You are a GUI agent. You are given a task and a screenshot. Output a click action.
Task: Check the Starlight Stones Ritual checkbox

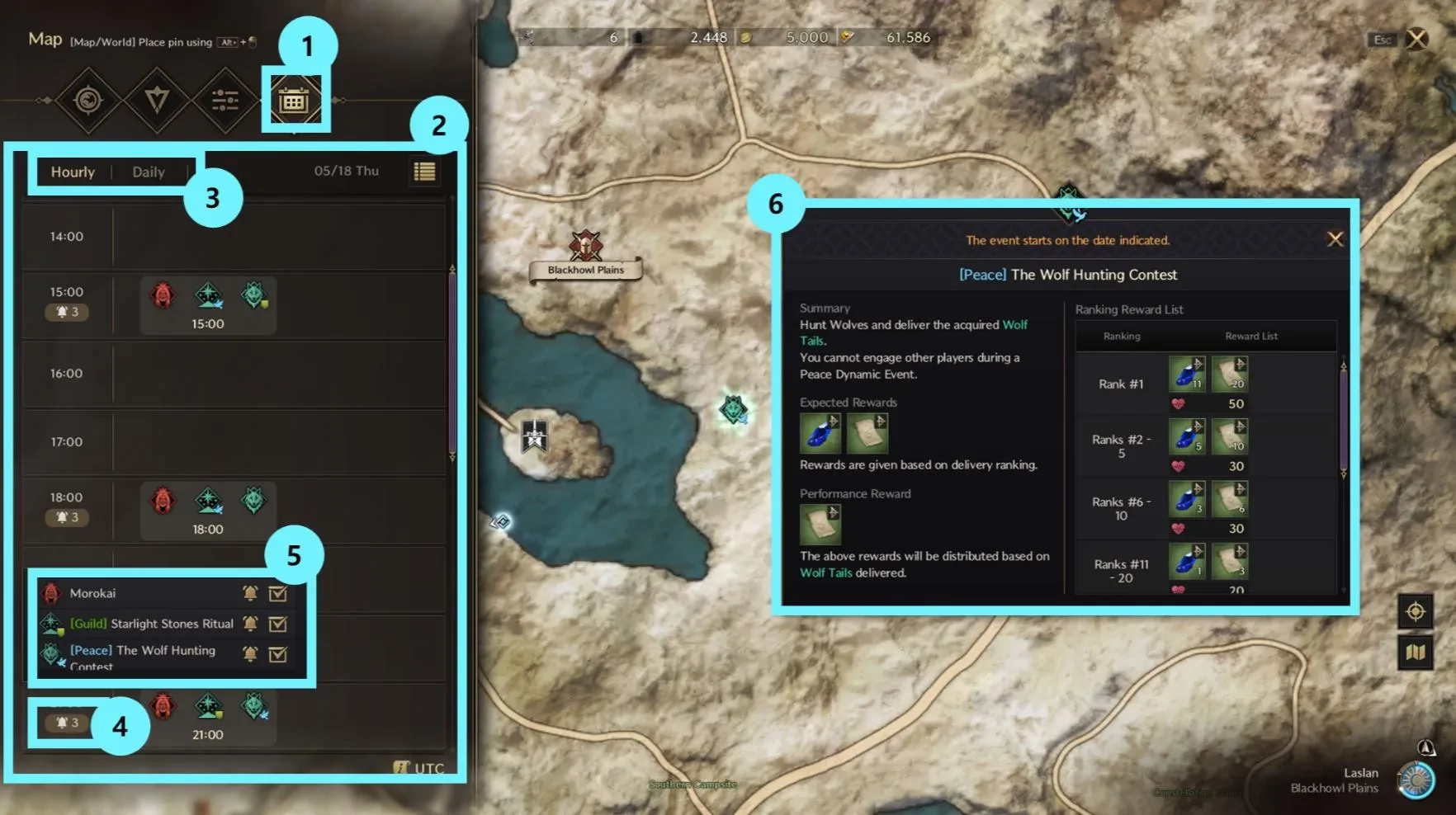point(278,624)
